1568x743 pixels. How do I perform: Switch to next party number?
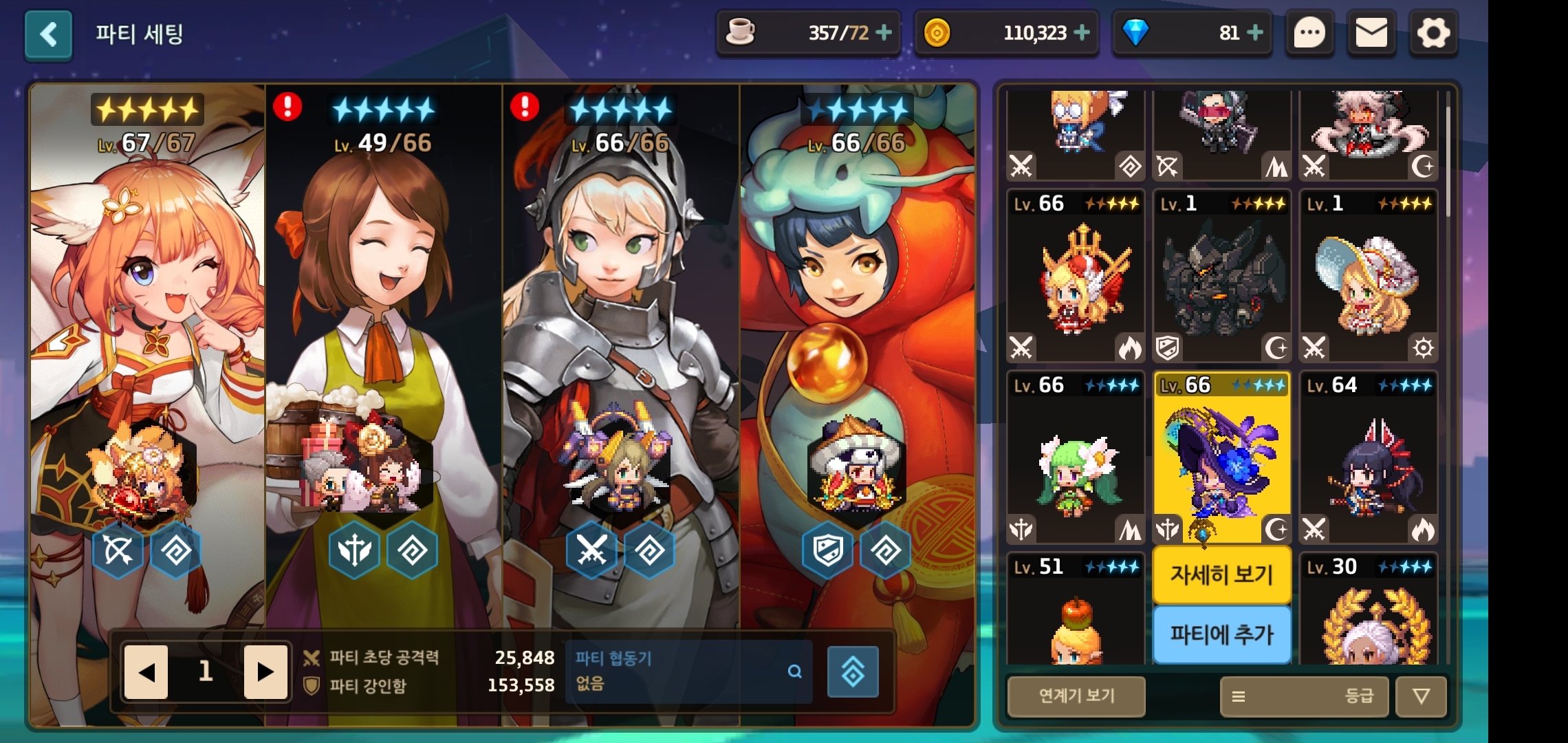(265, 671)
